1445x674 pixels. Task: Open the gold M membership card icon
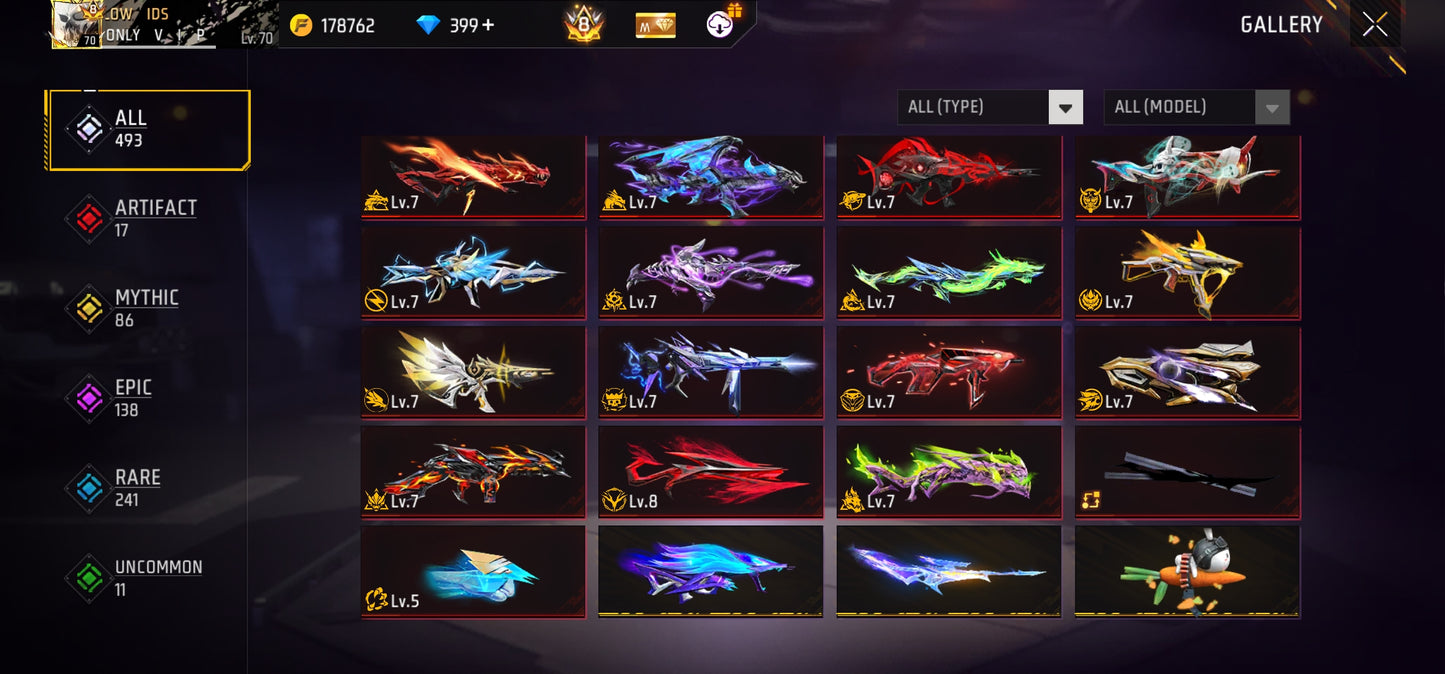tap(655, 25)
